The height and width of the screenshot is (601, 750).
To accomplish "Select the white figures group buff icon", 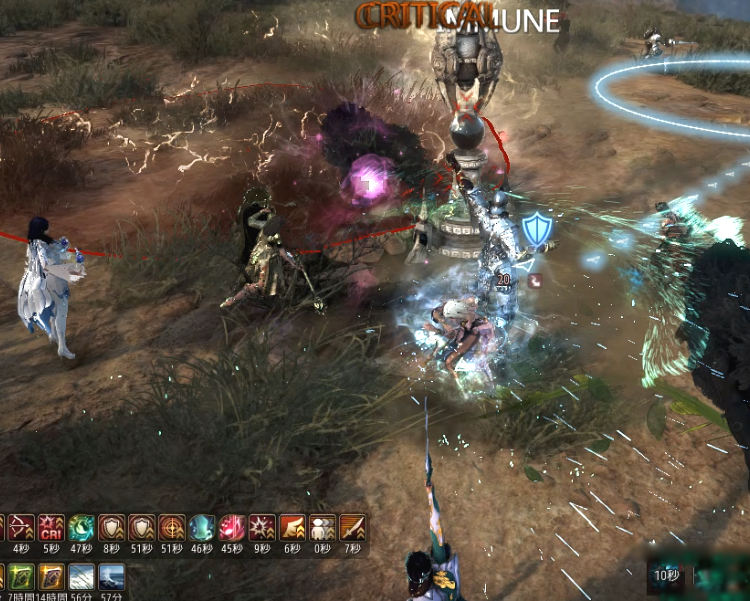I will point(322,527).
